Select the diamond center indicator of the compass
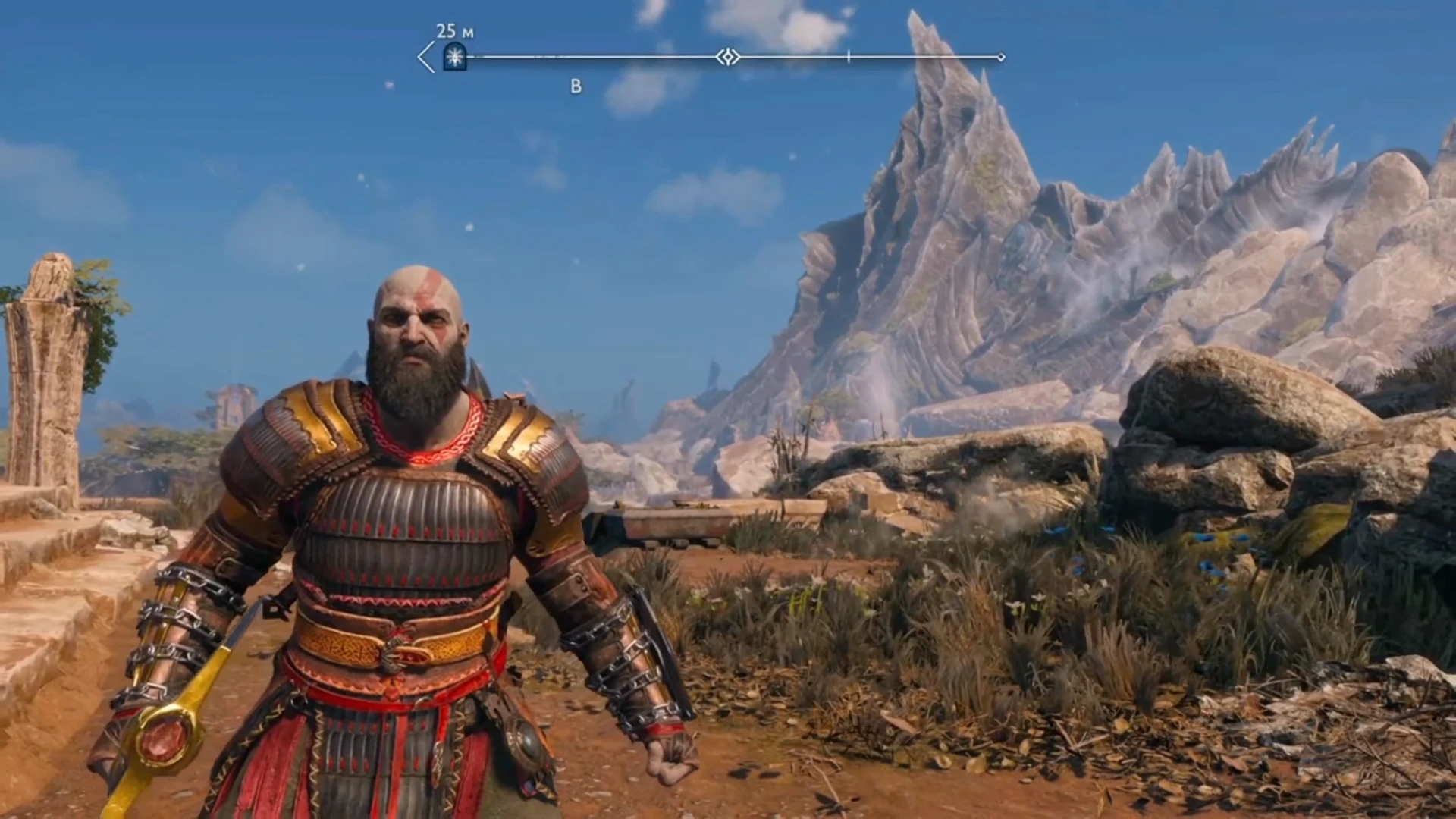This screenshot has width=1456, height=819. tap(726, 55)
